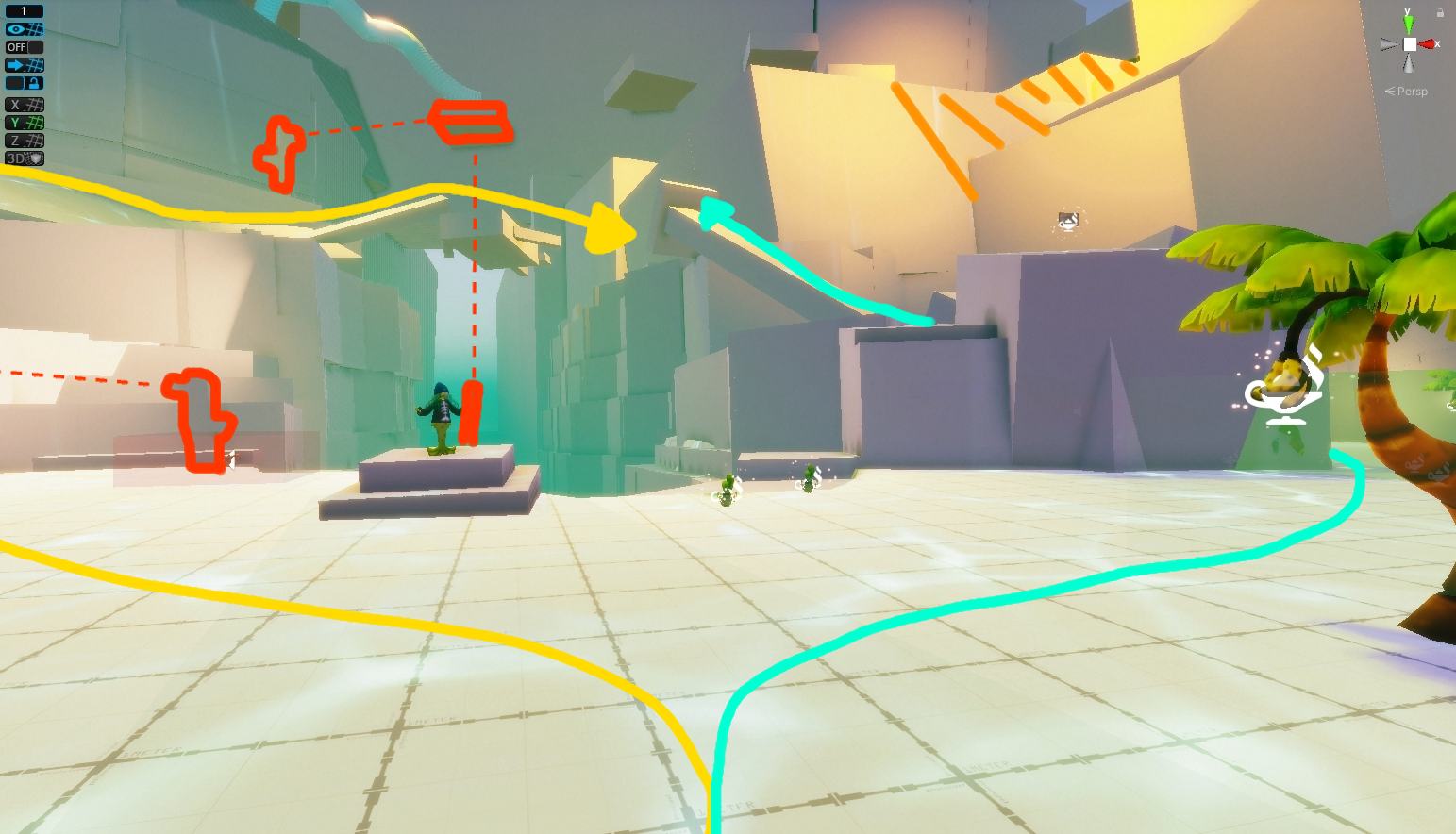The image size is (1456, 834).
Task: Select the field showing number 1
Action: point(24,10)
